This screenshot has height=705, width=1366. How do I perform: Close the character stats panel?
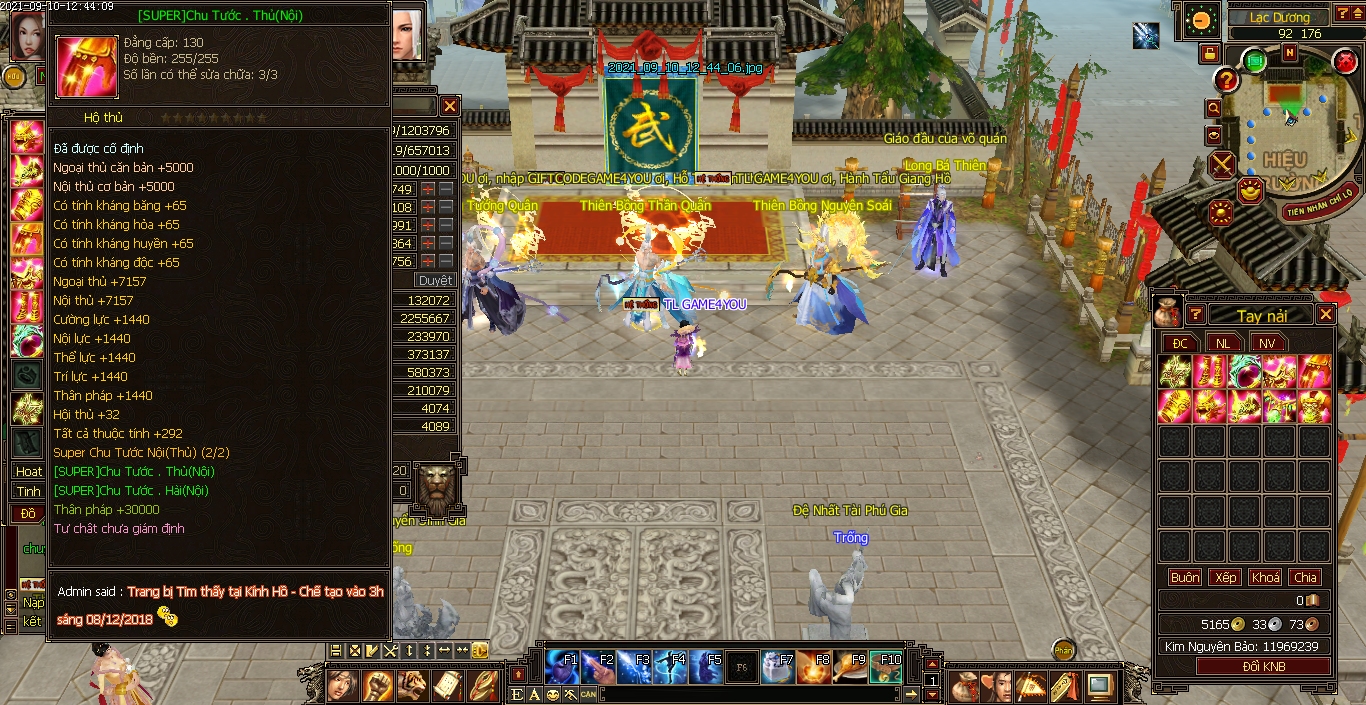pyautogui.click(x=450, y=106)
